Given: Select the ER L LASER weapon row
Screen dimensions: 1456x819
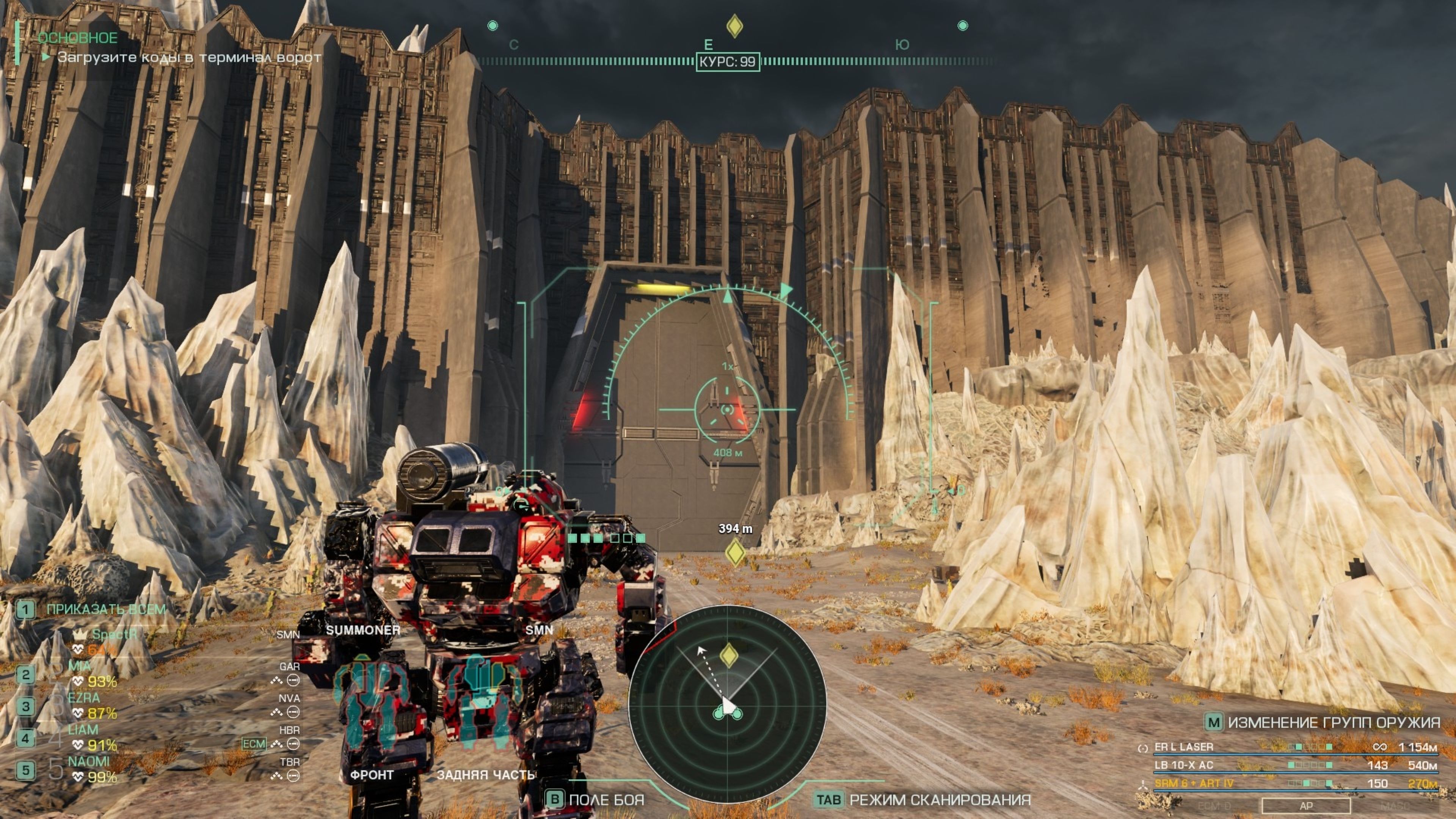Looking at the screenshot, I should click(x=1183, y=747).
